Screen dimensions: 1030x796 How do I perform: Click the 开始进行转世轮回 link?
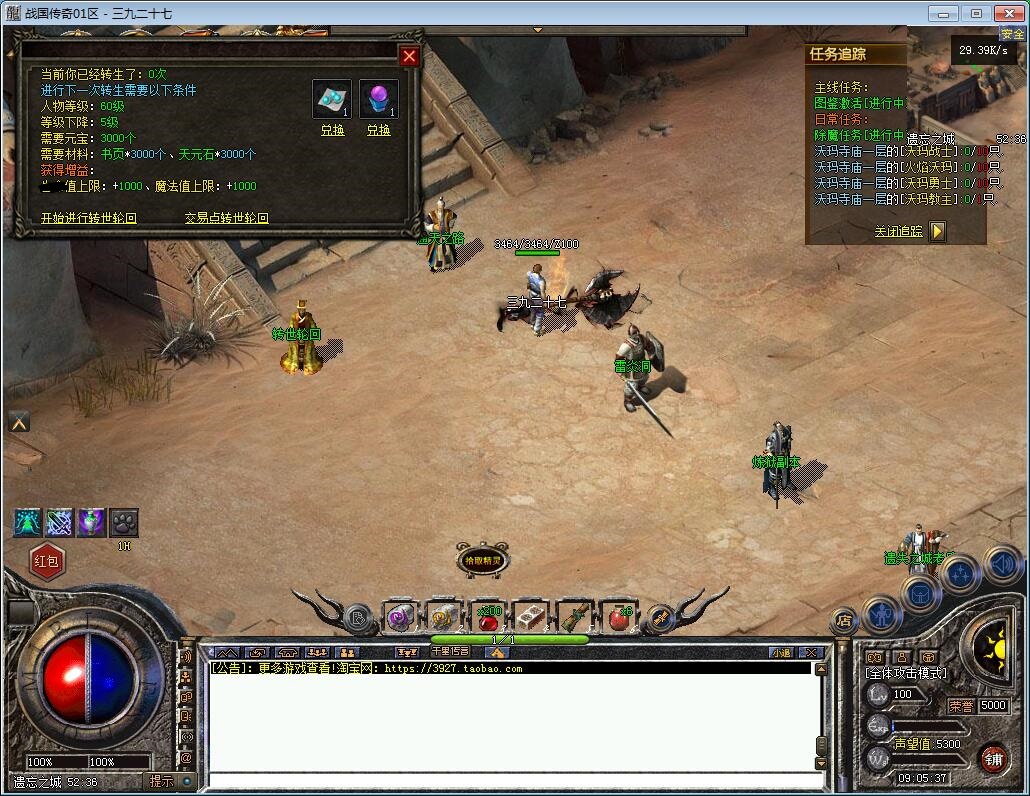click(88, 218)
